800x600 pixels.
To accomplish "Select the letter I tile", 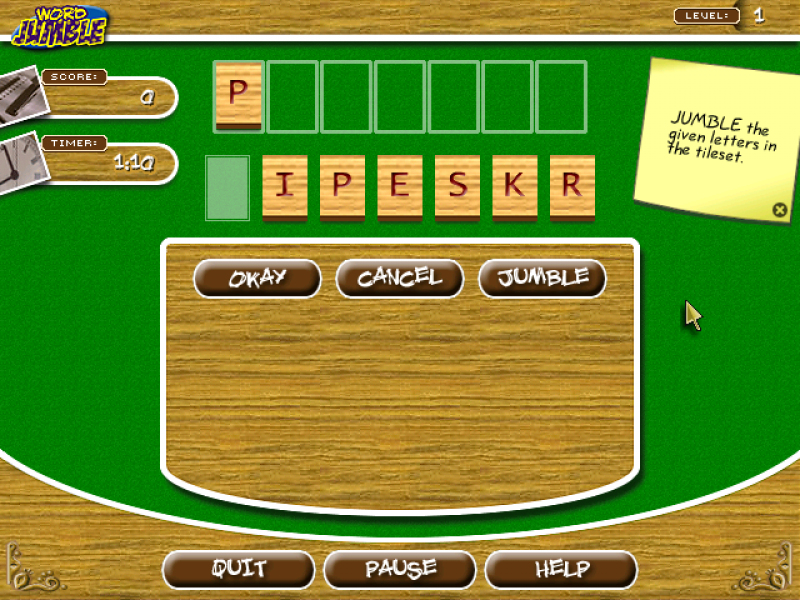I will point(285,187).
